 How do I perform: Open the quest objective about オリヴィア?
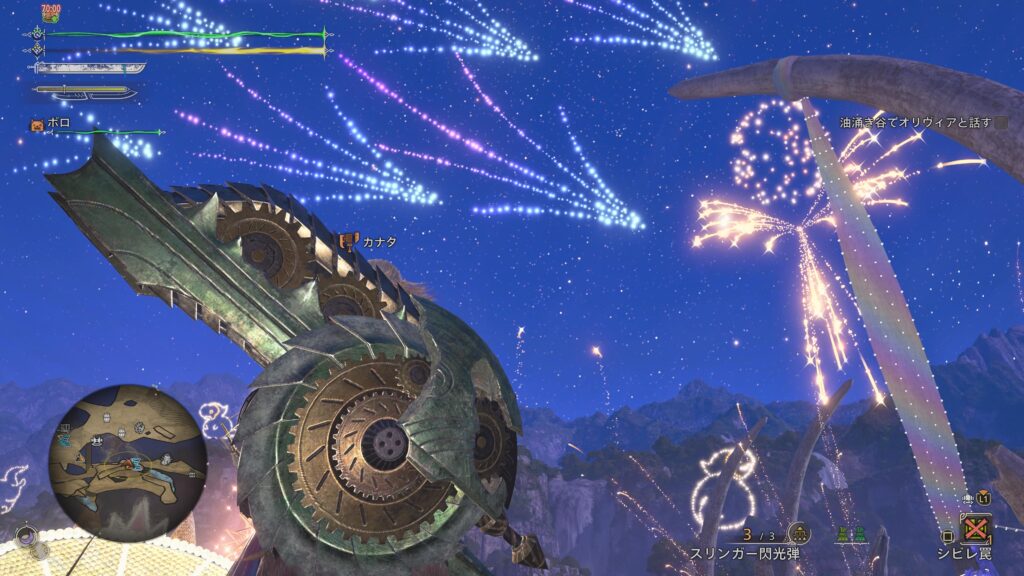[915, 123]
